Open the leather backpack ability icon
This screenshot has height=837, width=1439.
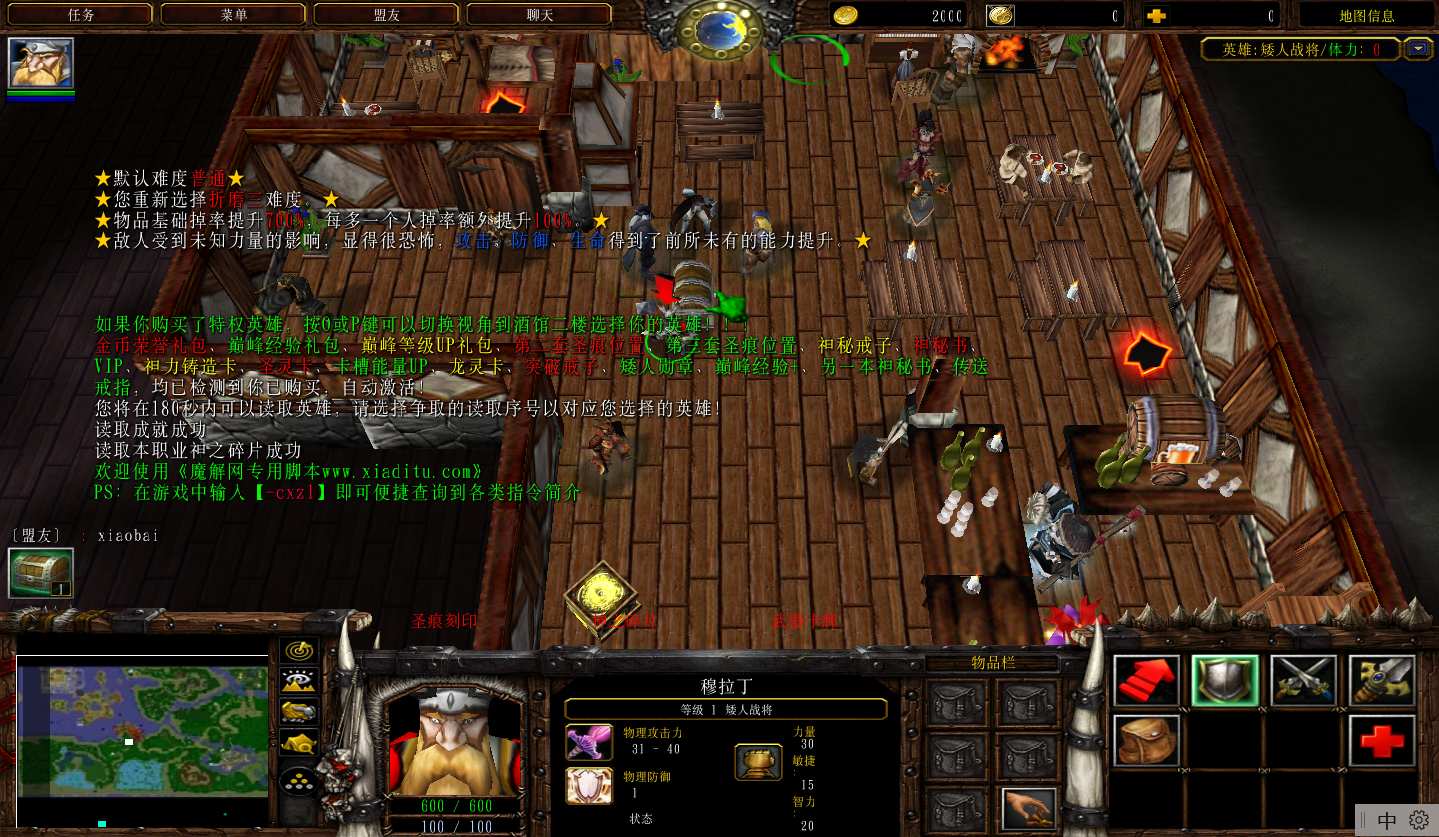[1147, 740]
